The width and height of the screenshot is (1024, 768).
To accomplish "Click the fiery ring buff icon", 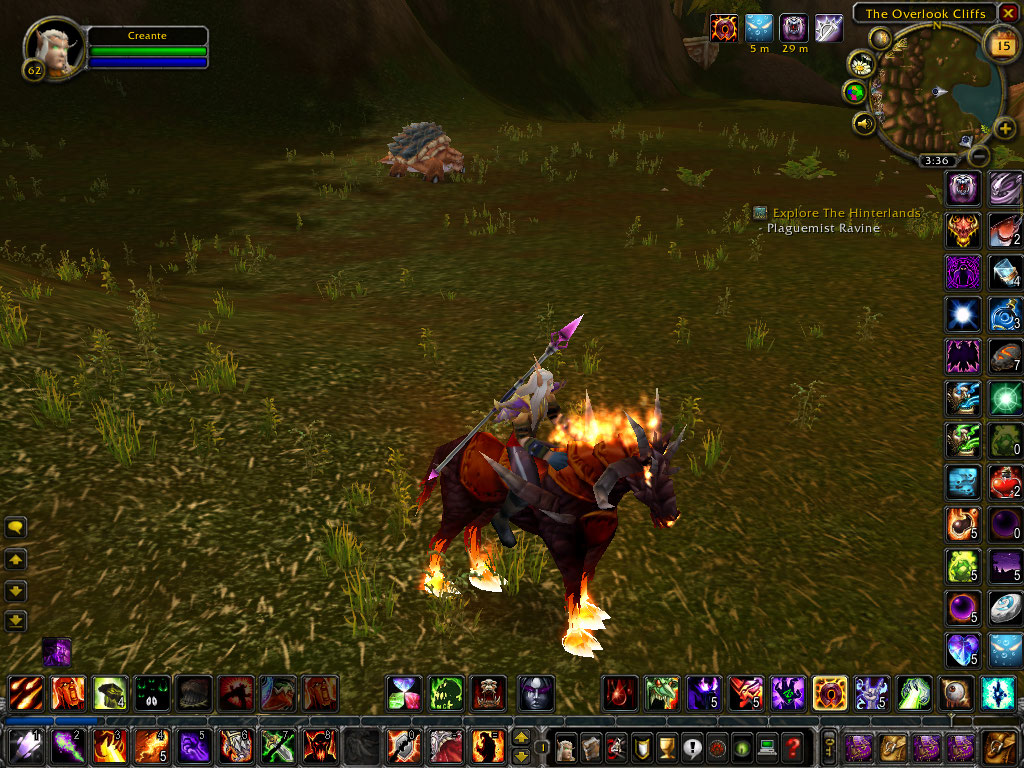I will [724, 28].
